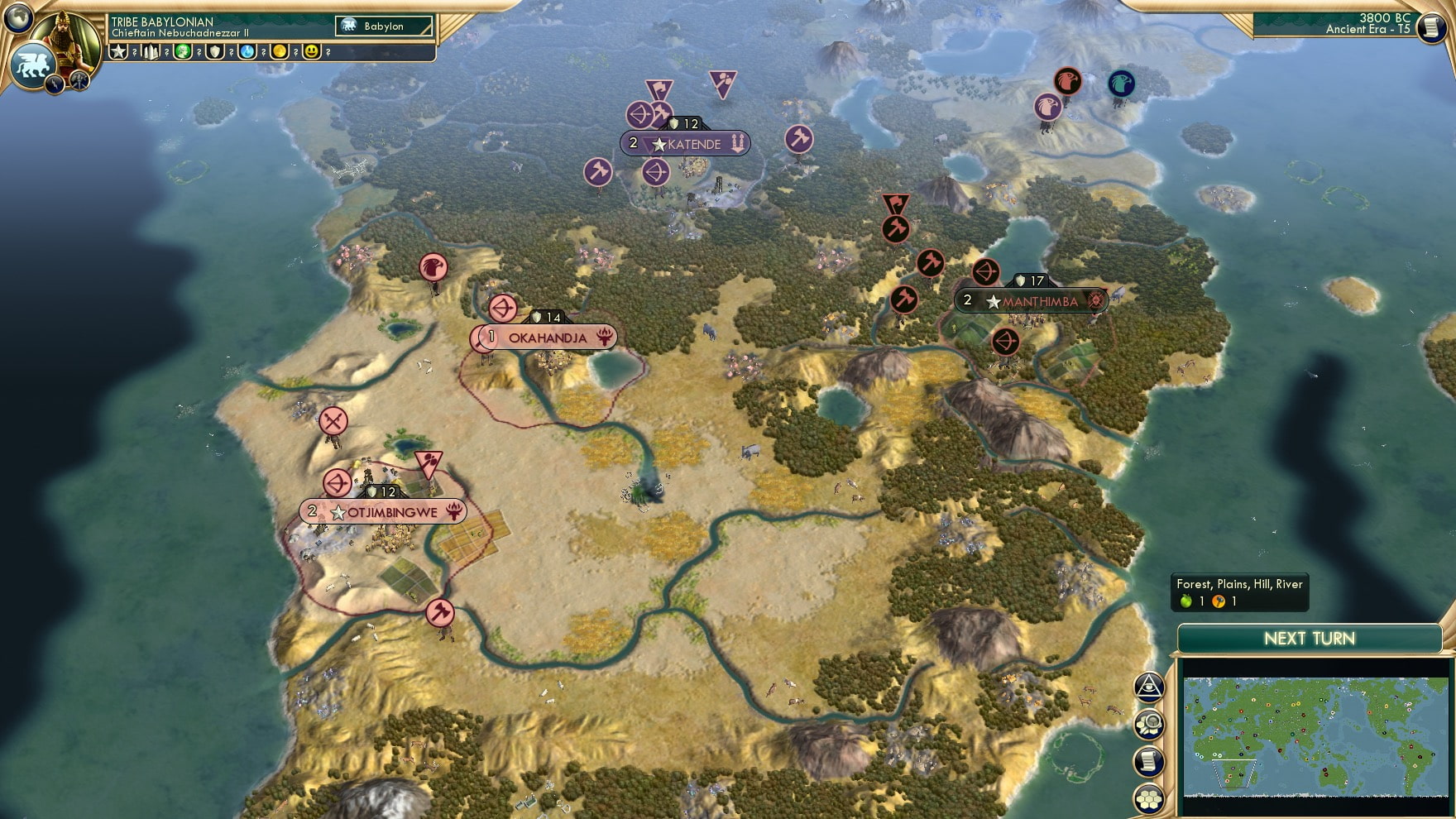The height and width of the screenshot is (819, 1456).
Task: Toggle the hex grid overlay on the map
Action: click(x=1148, y=798)
